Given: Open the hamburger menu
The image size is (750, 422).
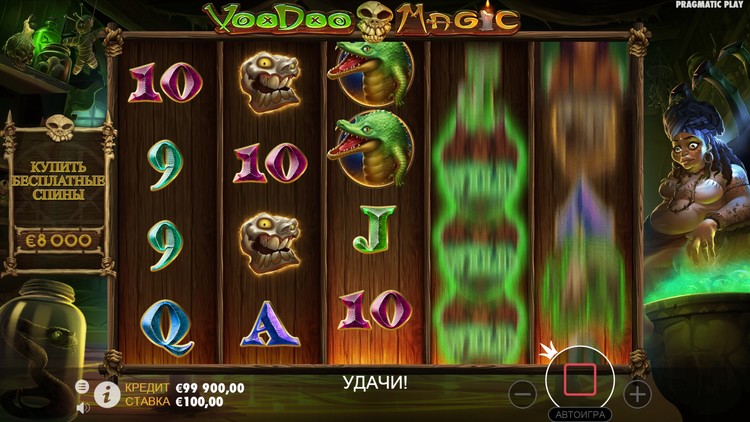Looking at the screenshot, I should tap(82, 386).
